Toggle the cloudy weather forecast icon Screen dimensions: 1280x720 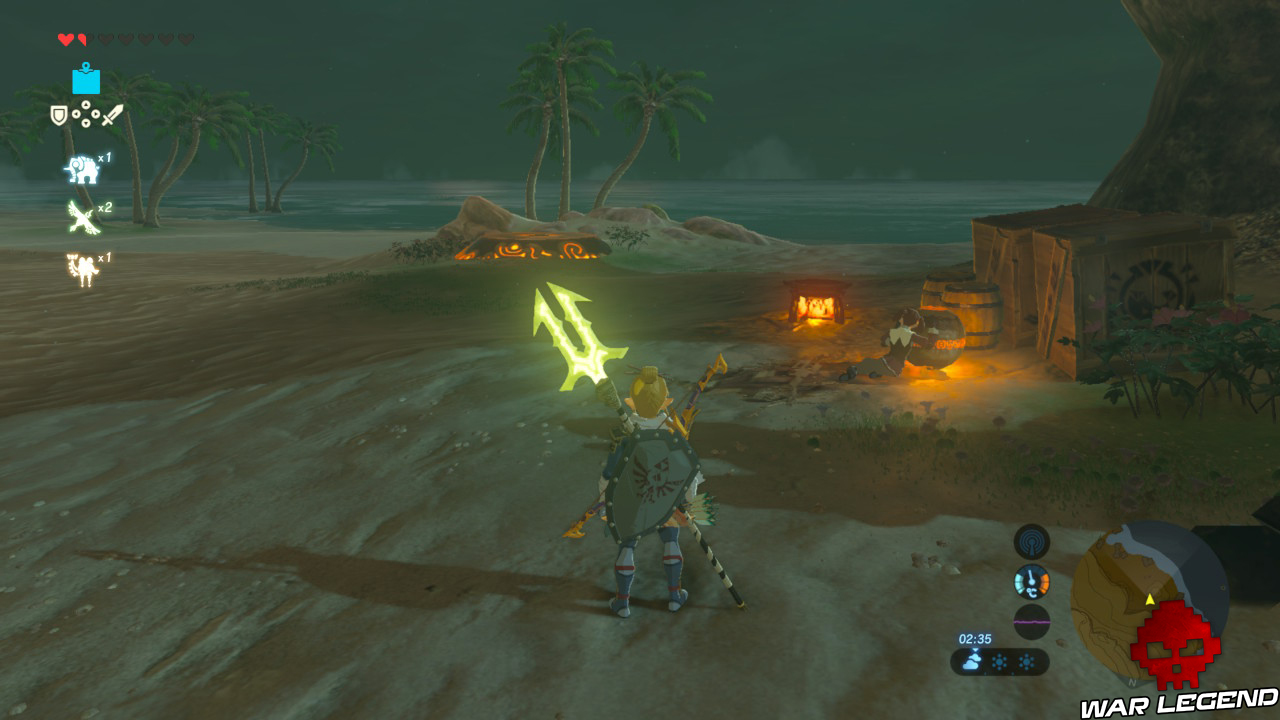tap(973, 661)
